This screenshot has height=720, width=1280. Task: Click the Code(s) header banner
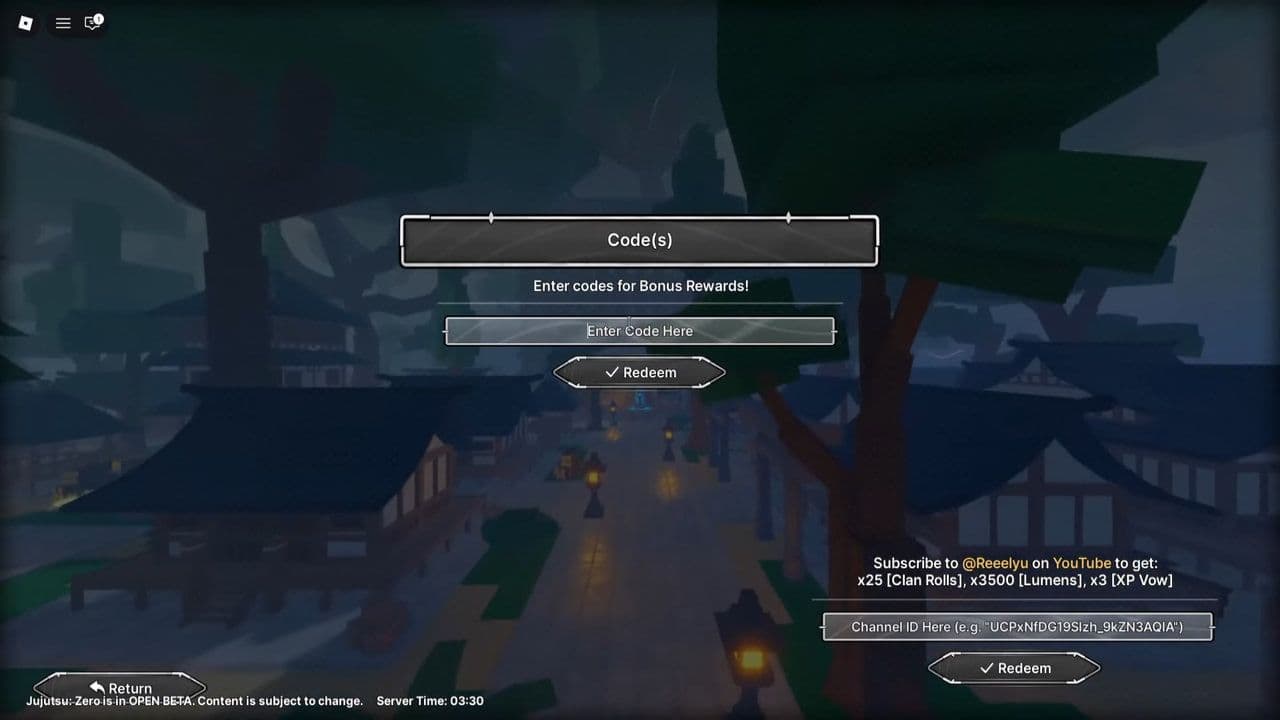click(x=640, y=240)
